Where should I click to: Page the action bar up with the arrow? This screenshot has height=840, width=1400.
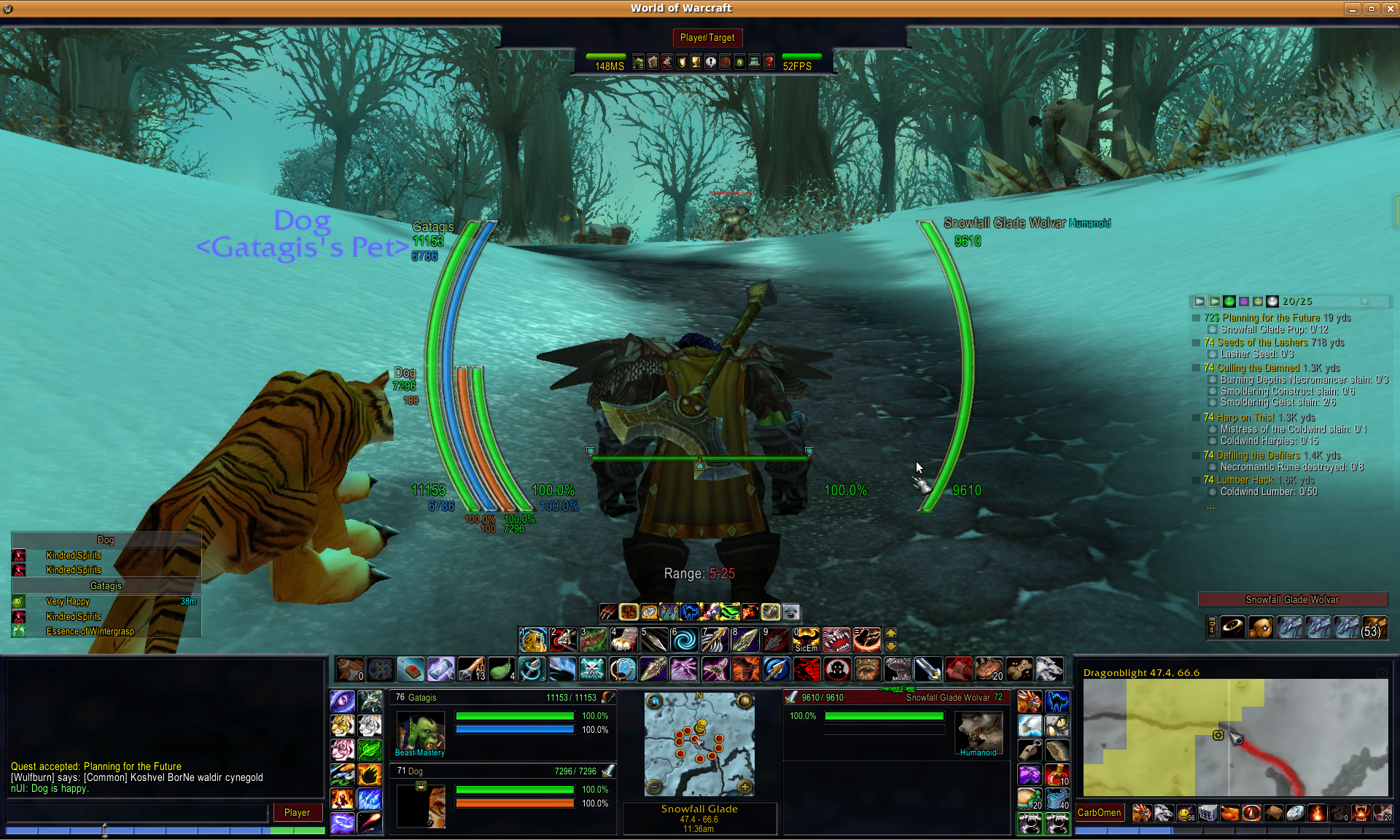(891, 633)
